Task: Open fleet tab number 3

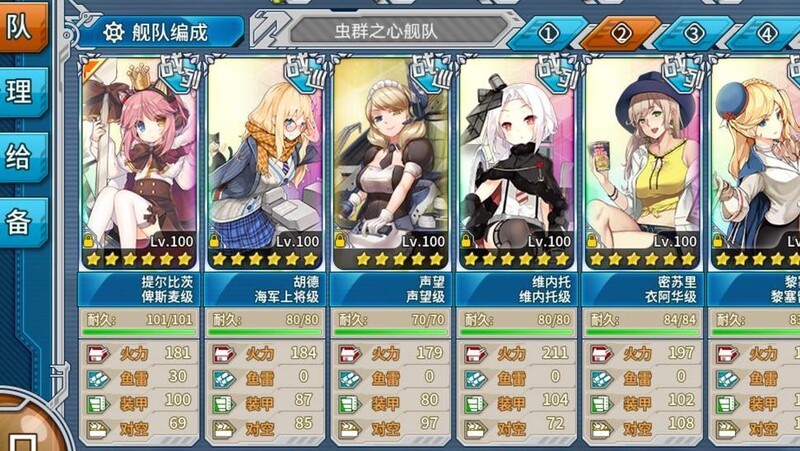Action: coord(694,33)
